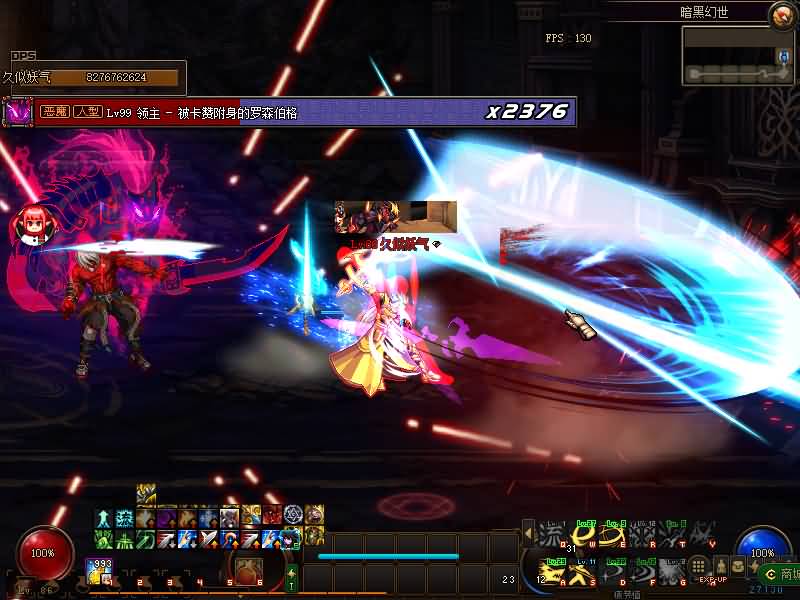Click the dark-haired character buff icon

pyautogui.click(x=291, y=538)
